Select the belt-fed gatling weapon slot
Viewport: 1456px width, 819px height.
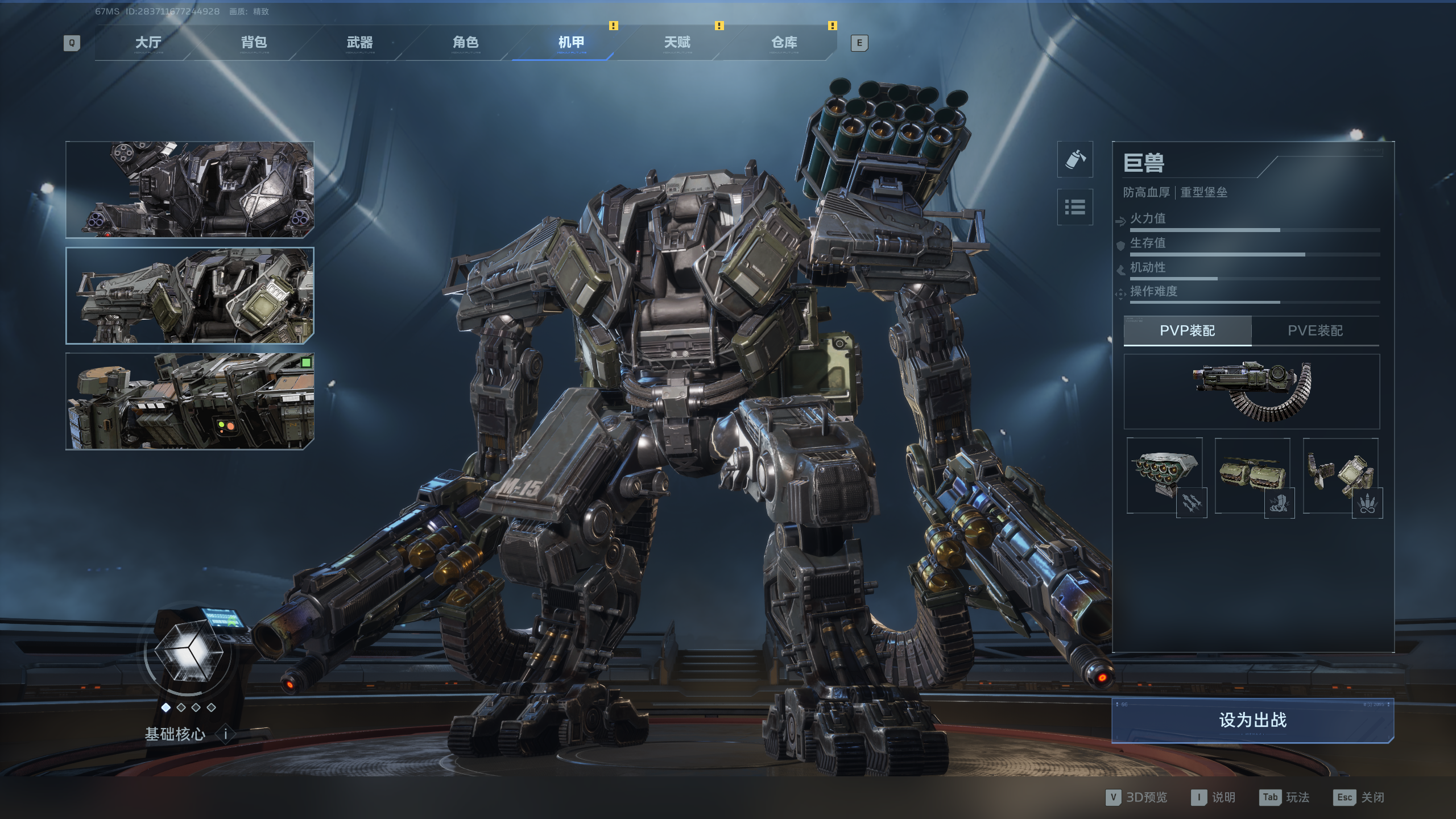1251,391
